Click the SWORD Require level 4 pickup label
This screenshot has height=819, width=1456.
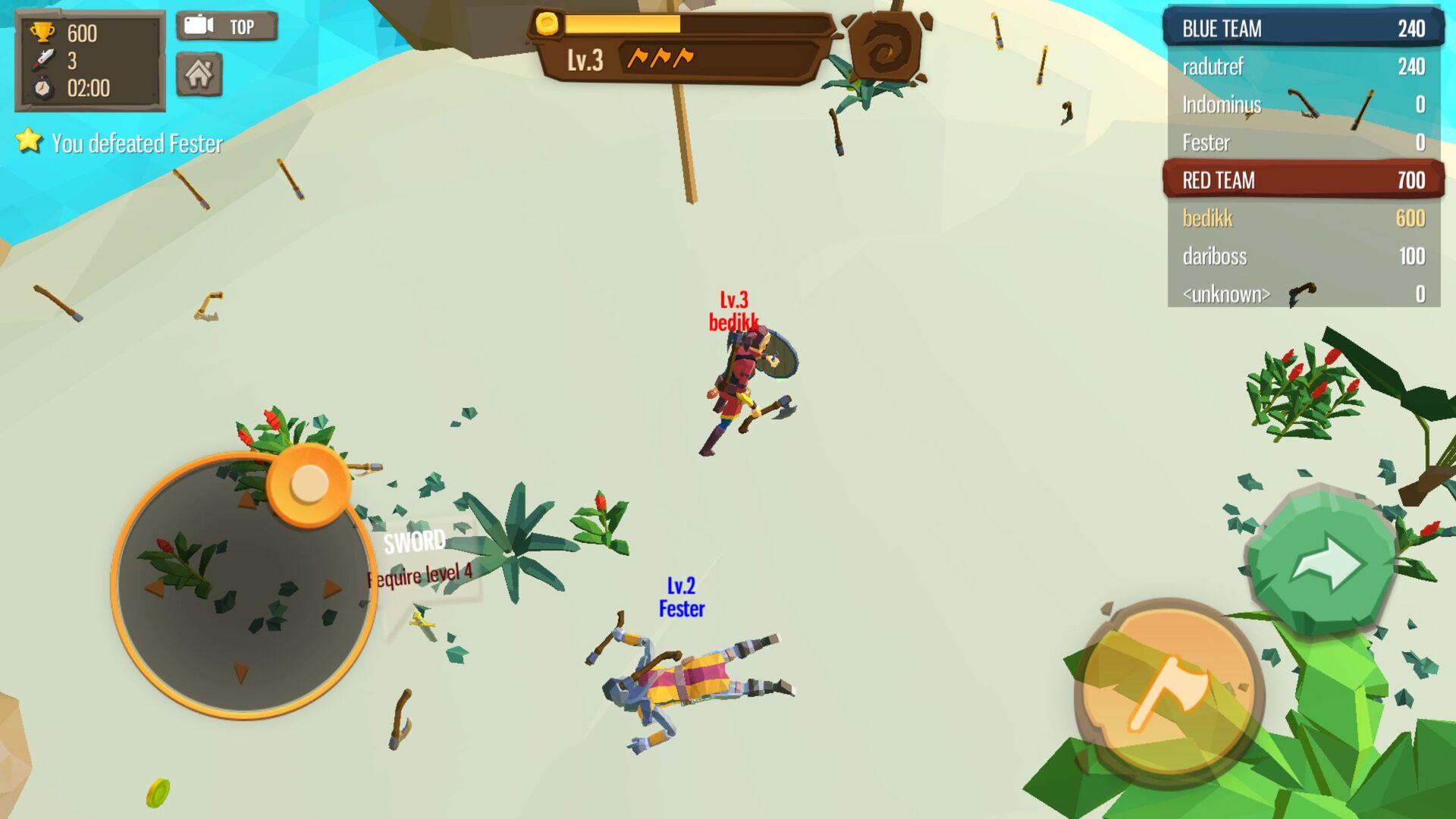tap(417, 557)
